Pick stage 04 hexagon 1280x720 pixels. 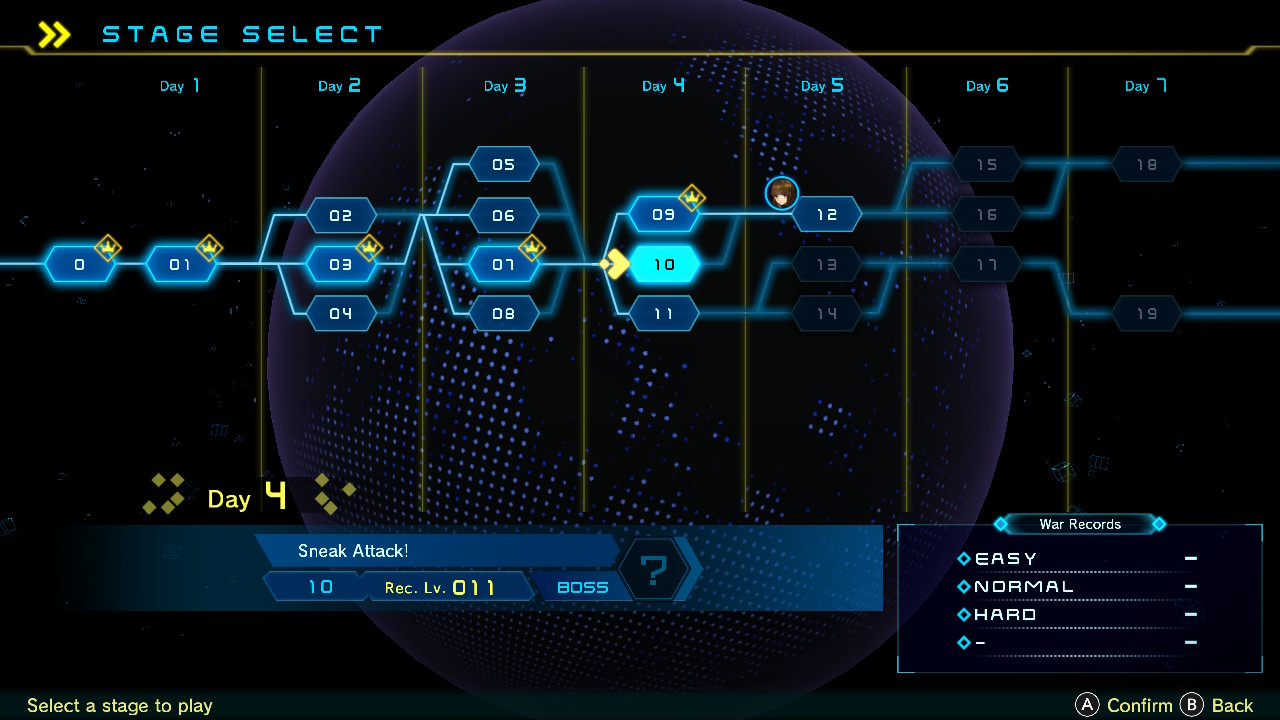pos(341,314)
